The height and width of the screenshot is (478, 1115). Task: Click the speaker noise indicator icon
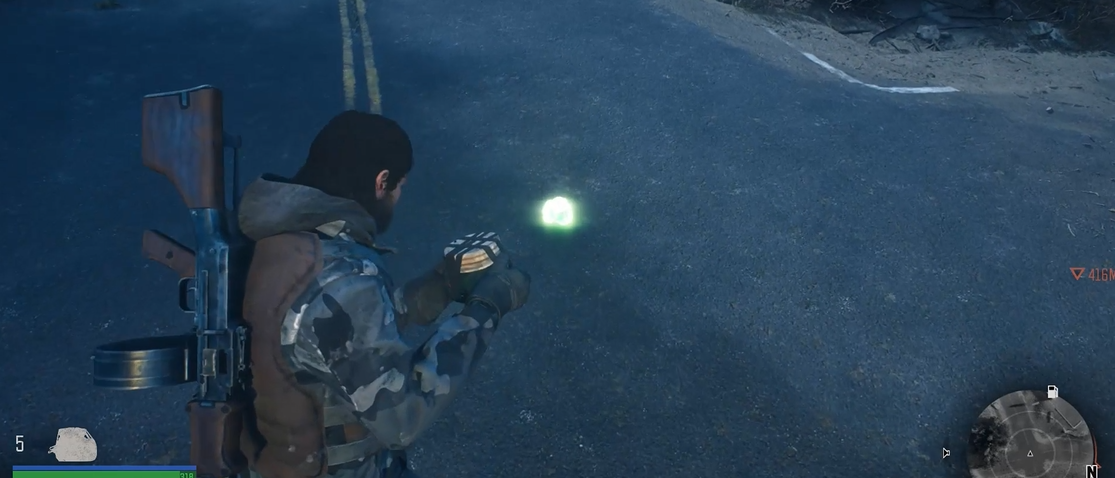(x=946, y=453)
